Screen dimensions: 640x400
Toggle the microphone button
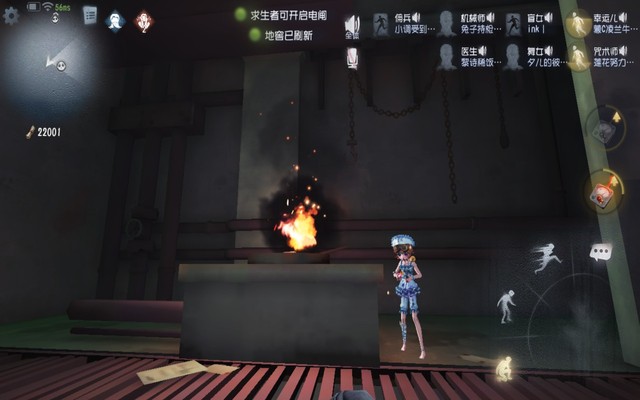click(352, 59)
